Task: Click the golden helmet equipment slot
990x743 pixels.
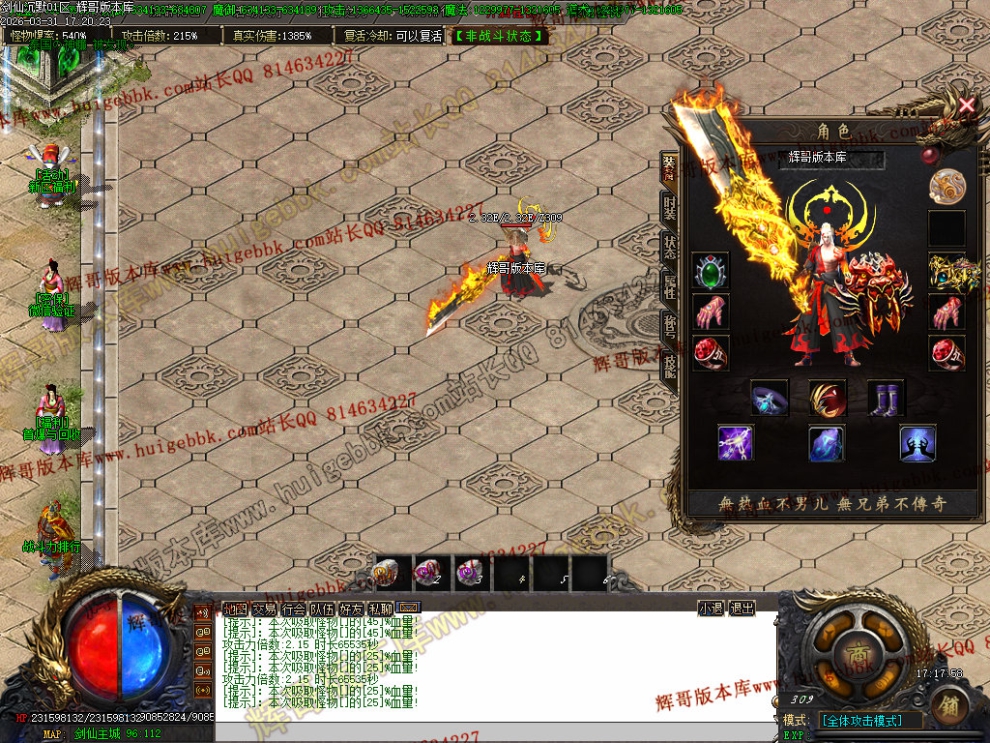Action: click(947, 271)
